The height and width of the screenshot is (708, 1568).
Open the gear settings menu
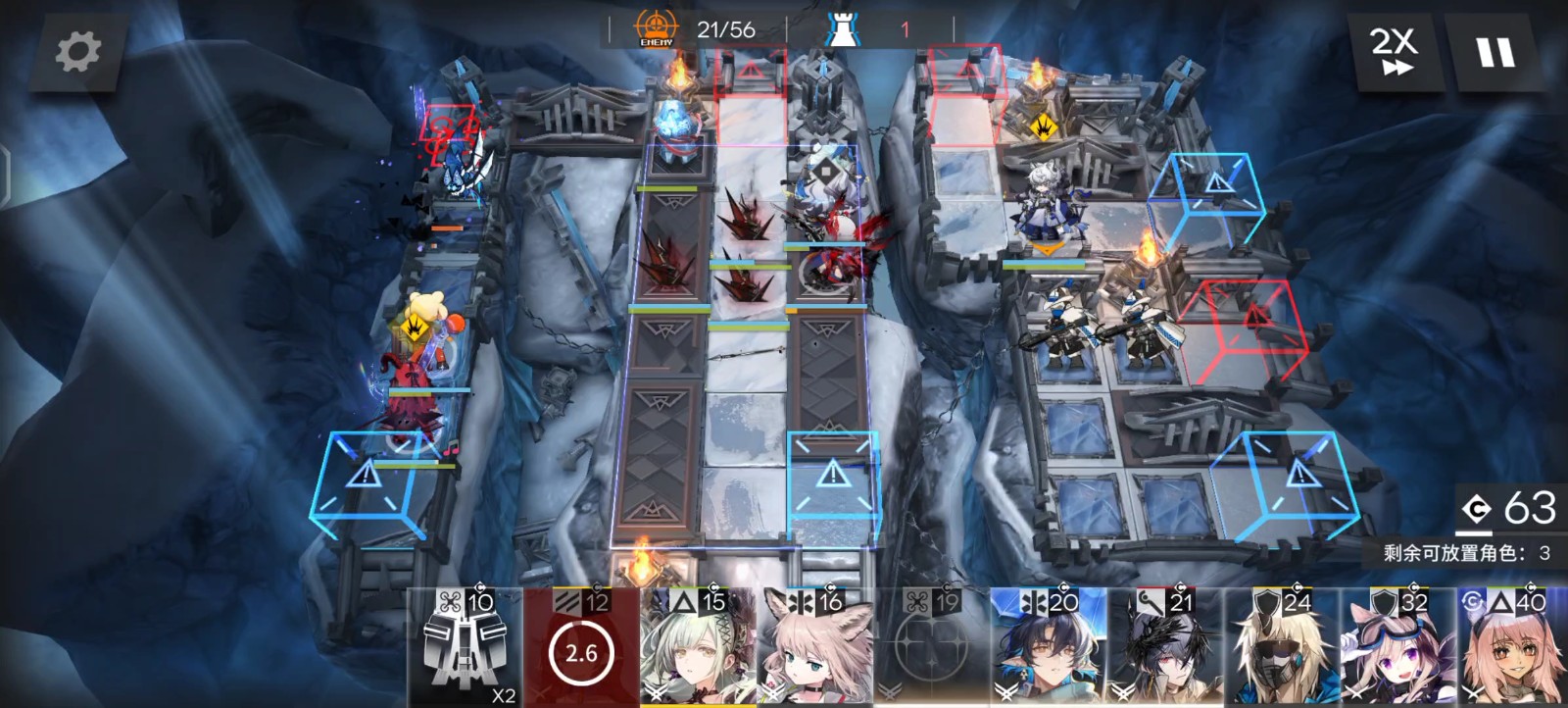tap(77, 51)
